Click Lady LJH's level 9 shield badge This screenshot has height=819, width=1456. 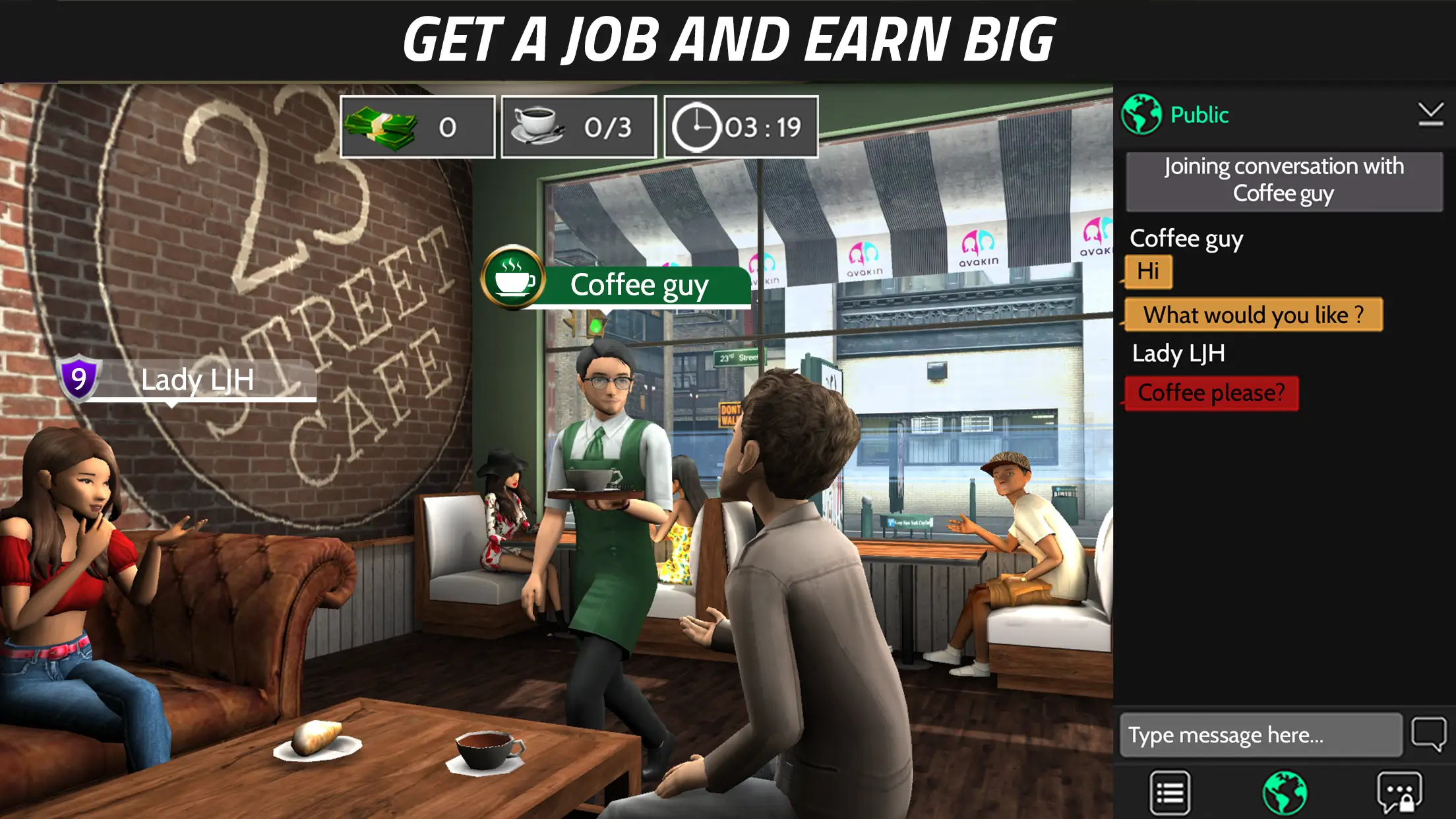78,378
